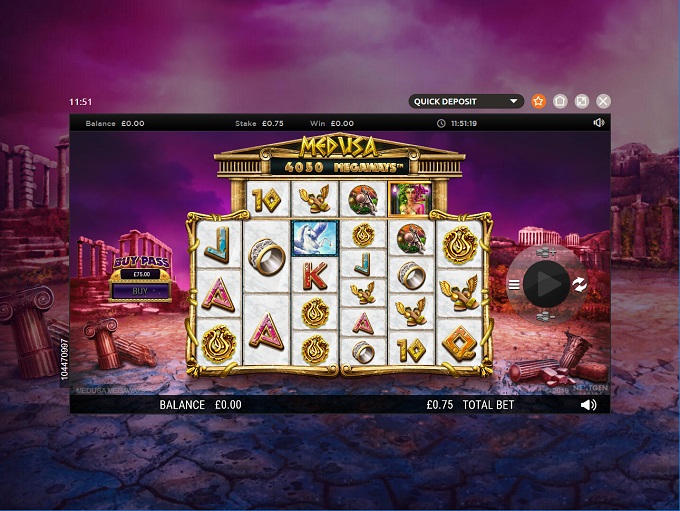Spin the reels with the play button
This screenshot has width=680, height=511.
[x=546, y=284]
